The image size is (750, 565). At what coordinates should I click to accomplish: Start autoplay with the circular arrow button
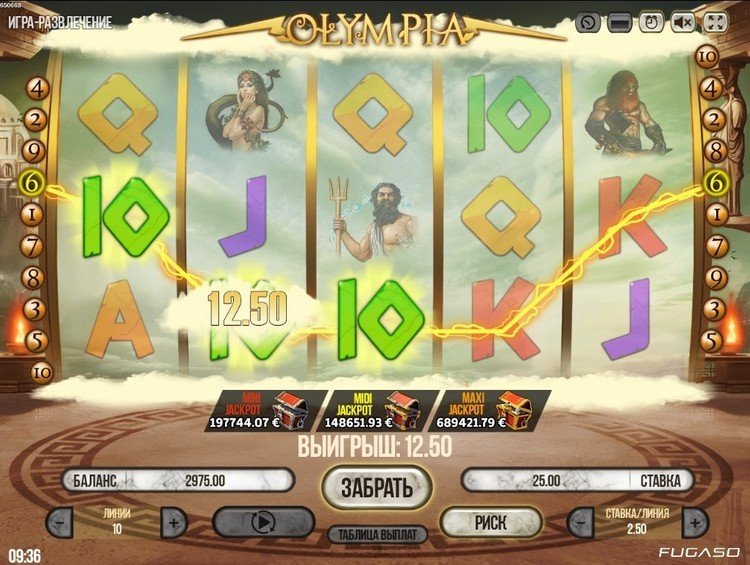tap(258, 522)
